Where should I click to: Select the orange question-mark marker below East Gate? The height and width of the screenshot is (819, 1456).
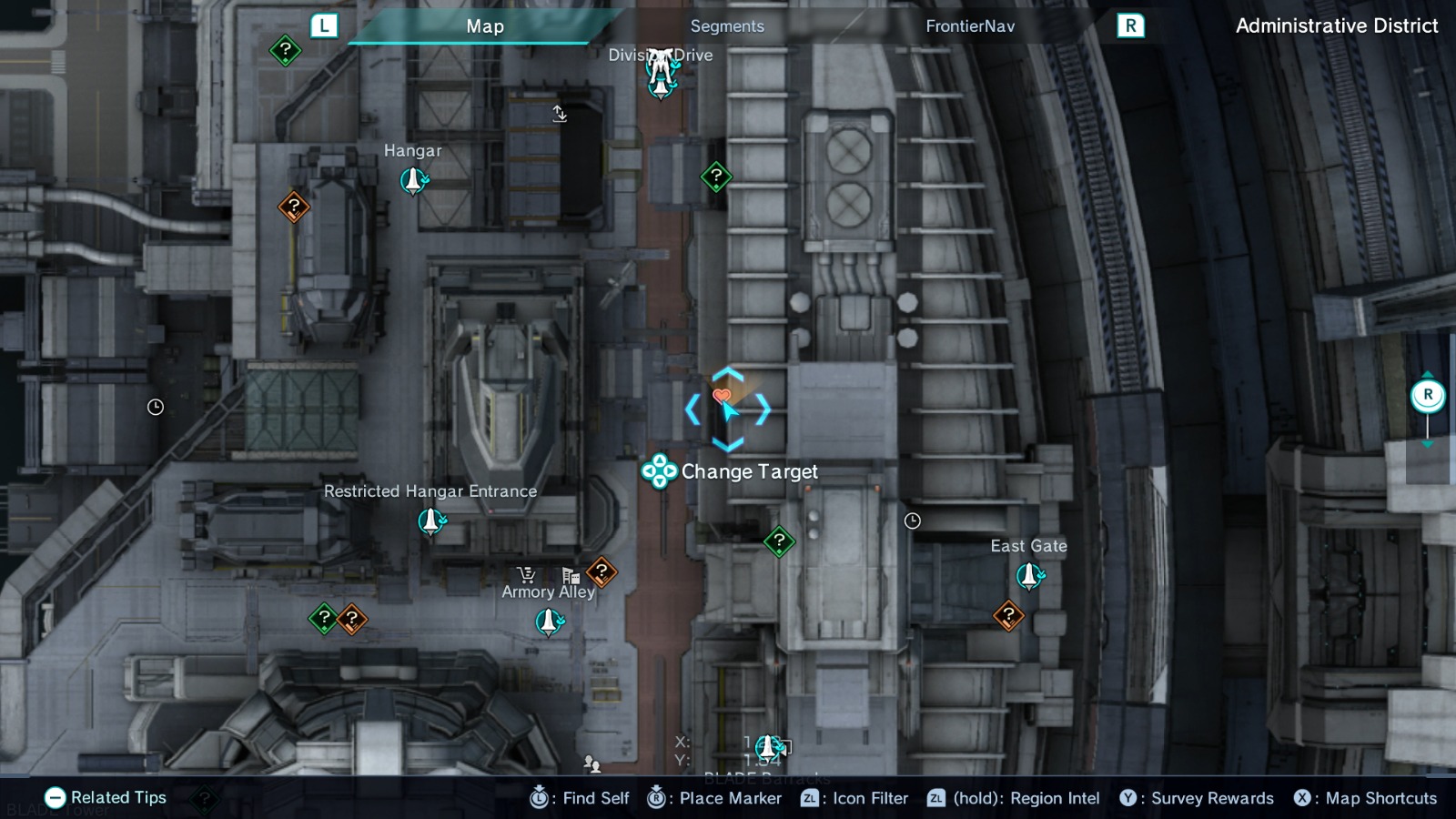click(x=1008, y=614)
